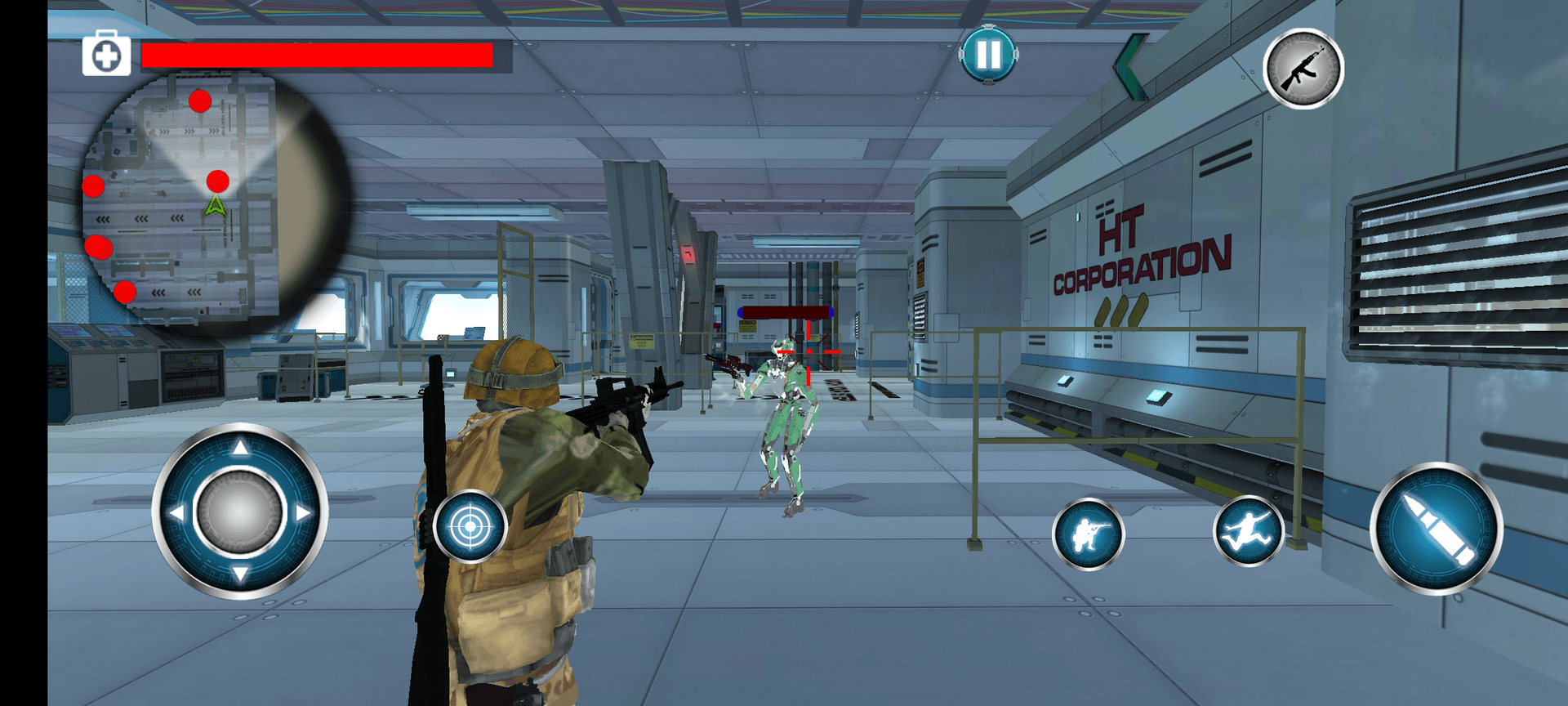Screen dimensions: 1568x706
Task: Tap the joystick's left arrow
Action: (x=176, y=512)
